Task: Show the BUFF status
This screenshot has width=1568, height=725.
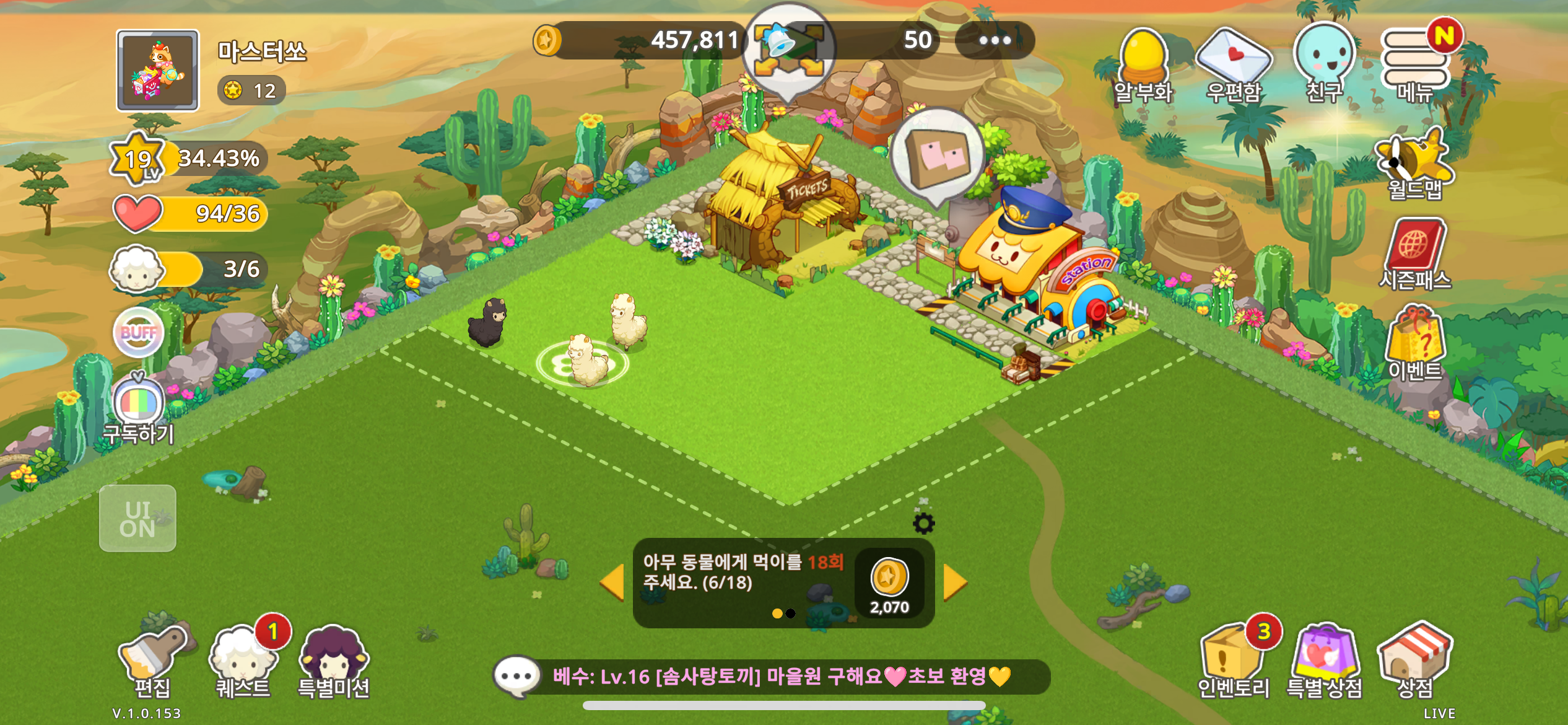Action: click(x=139, y=333)
